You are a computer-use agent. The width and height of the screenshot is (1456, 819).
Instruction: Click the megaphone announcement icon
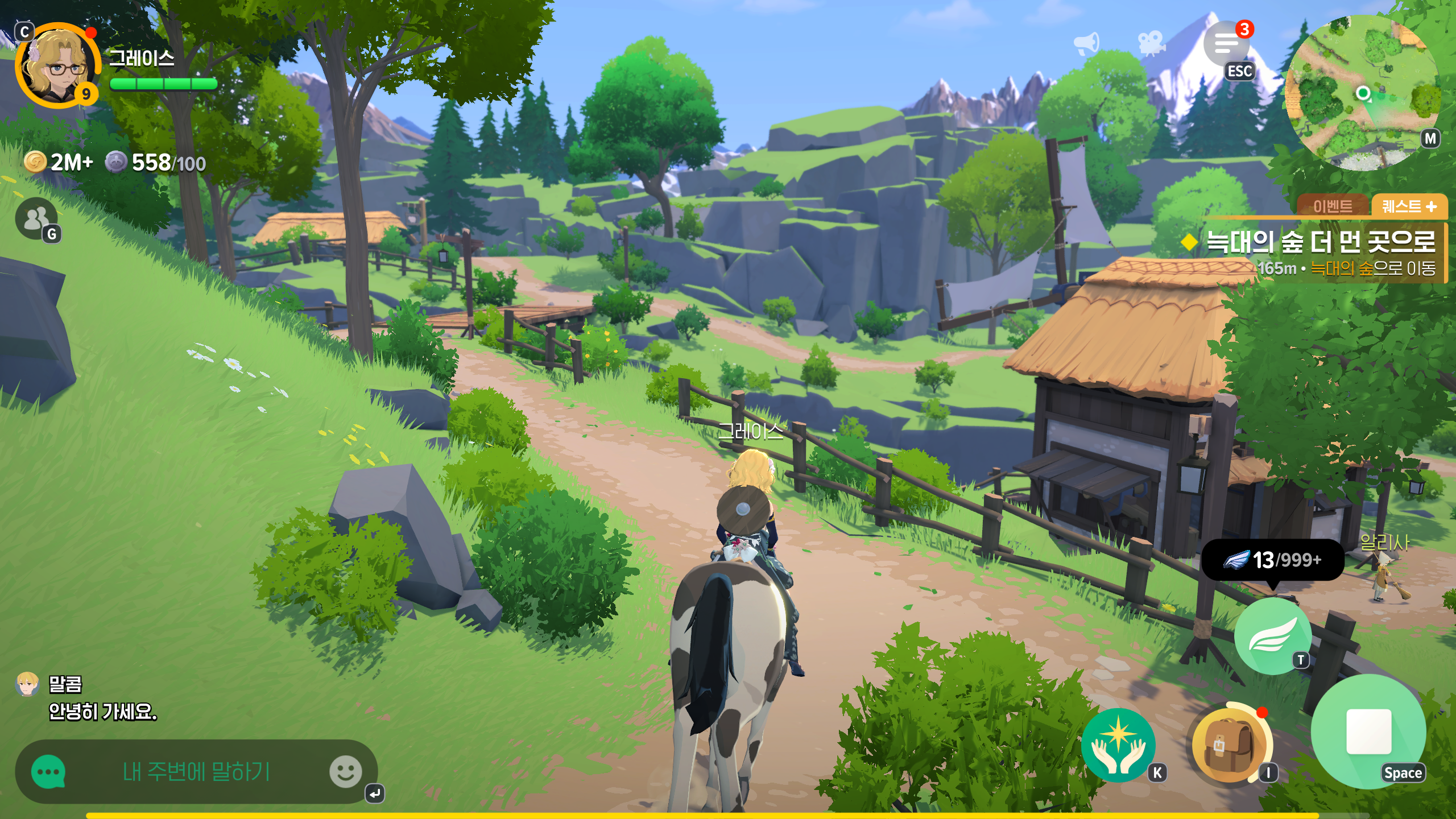1086,43
